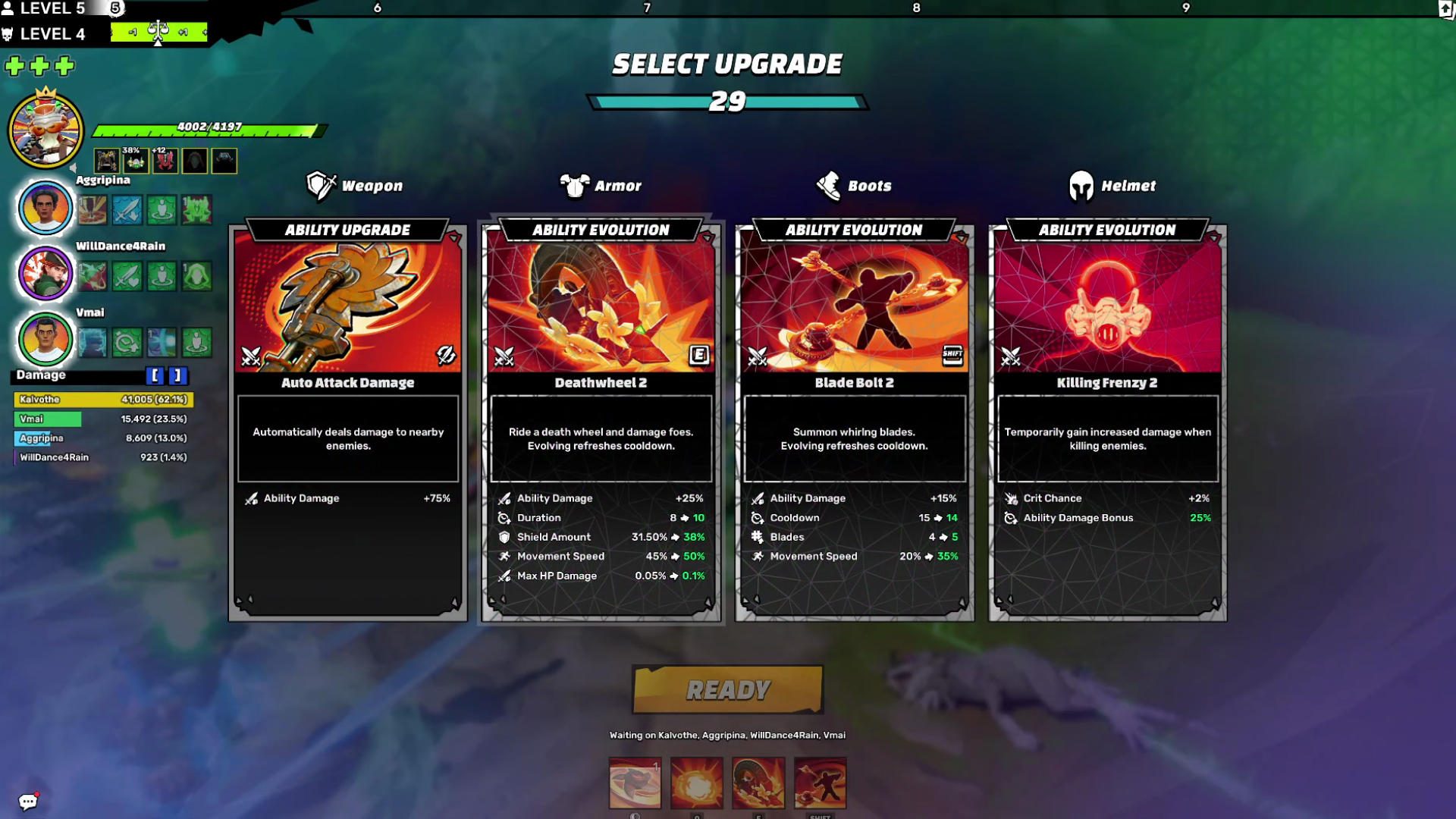Click the Blade Bolt icon in bottom bar
The image size is (1456, 819).
(820, 783)
